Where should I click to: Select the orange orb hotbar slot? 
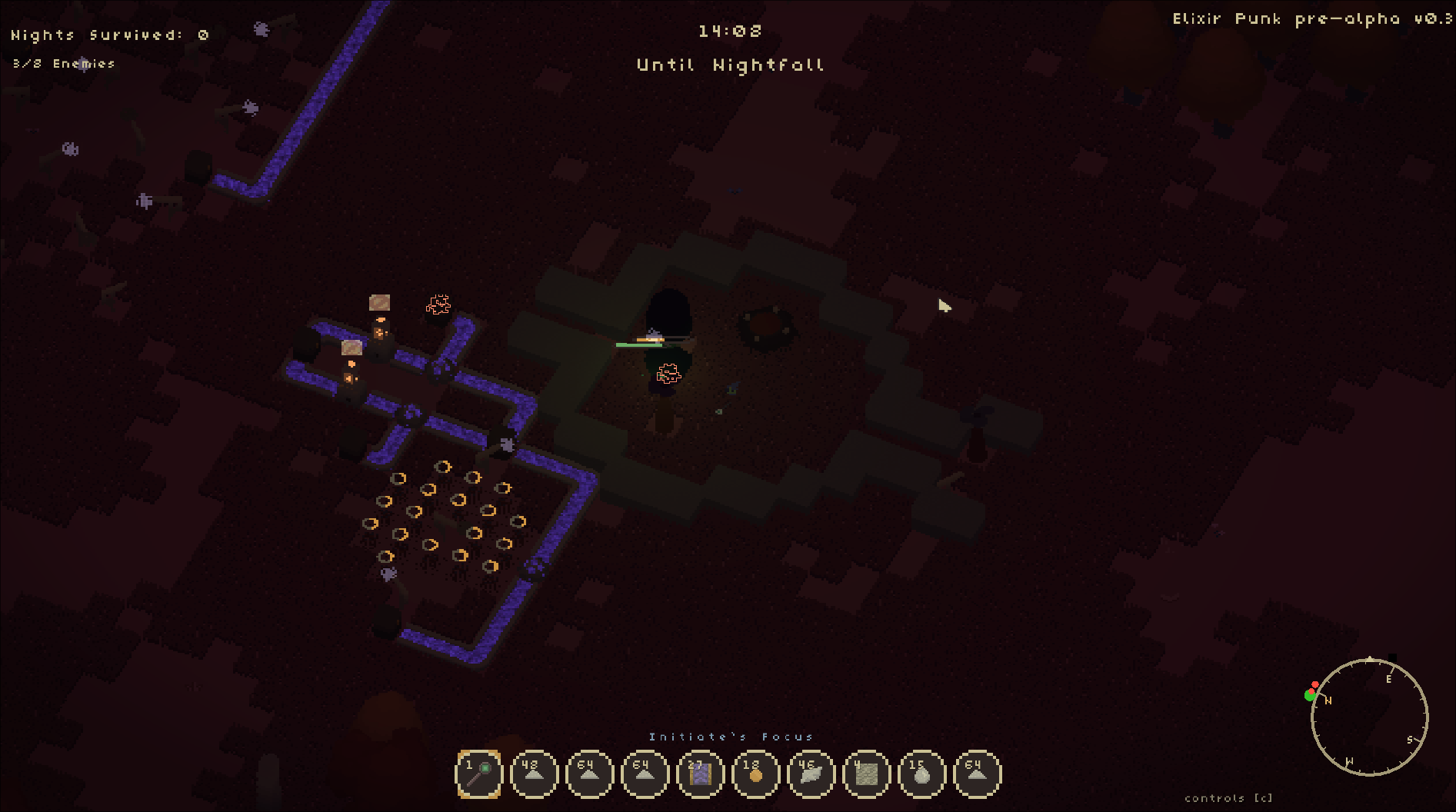755,774
